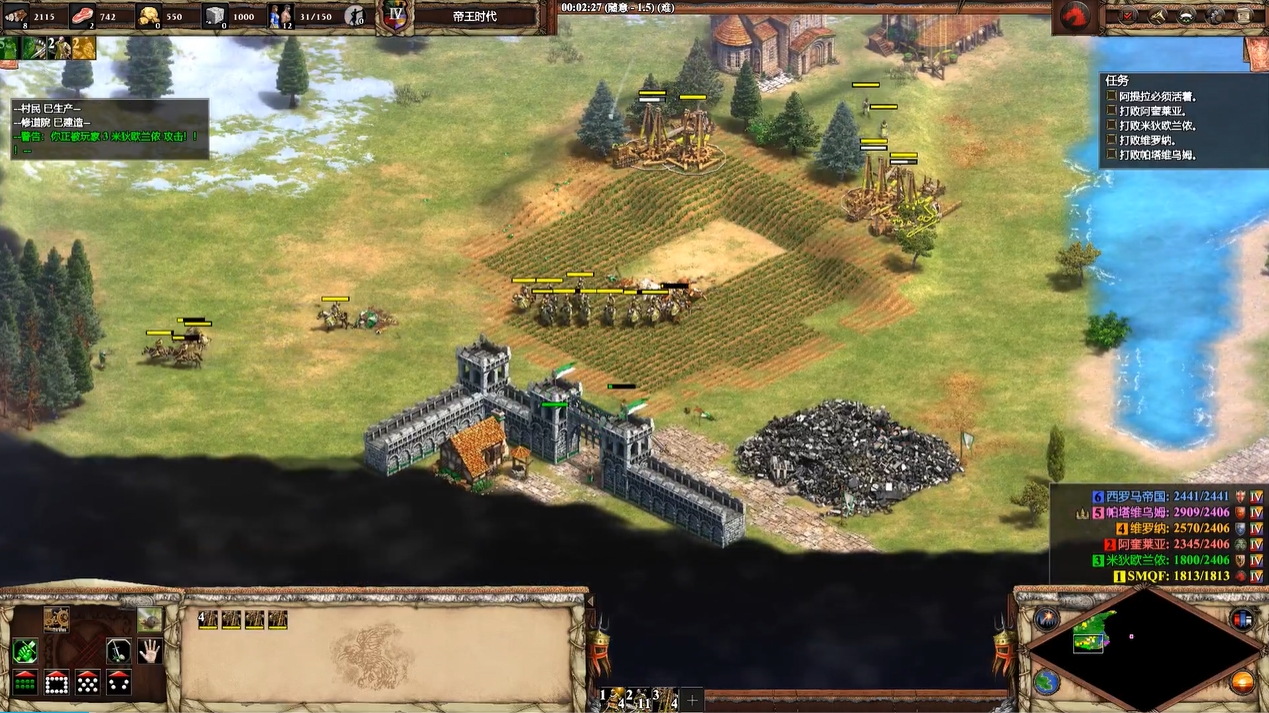Open objectives with the red checkmark icon
The height and width of the screenshot is (713, 1269).
[x=1128, y=15]
